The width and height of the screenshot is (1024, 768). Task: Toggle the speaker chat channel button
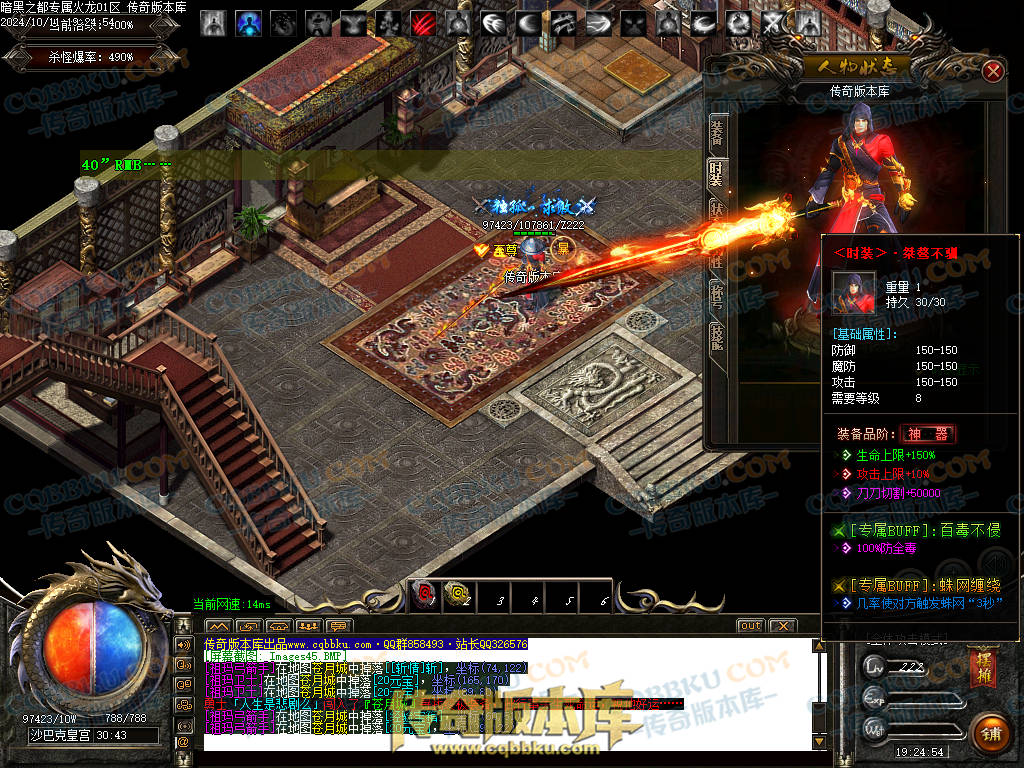183,643
